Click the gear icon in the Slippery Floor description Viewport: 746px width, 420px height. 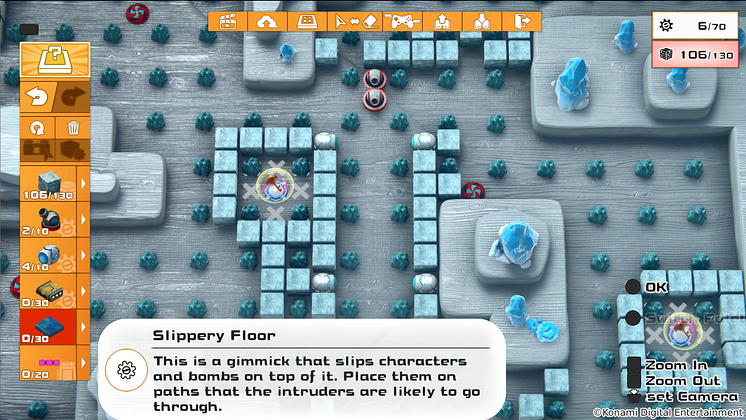click(126, 370)
